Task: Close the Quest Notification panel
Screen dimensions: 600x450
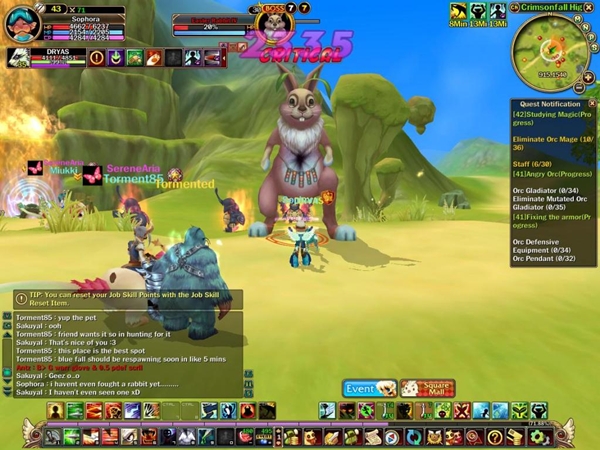Action: pyautogui.click(x=591, y=104)
